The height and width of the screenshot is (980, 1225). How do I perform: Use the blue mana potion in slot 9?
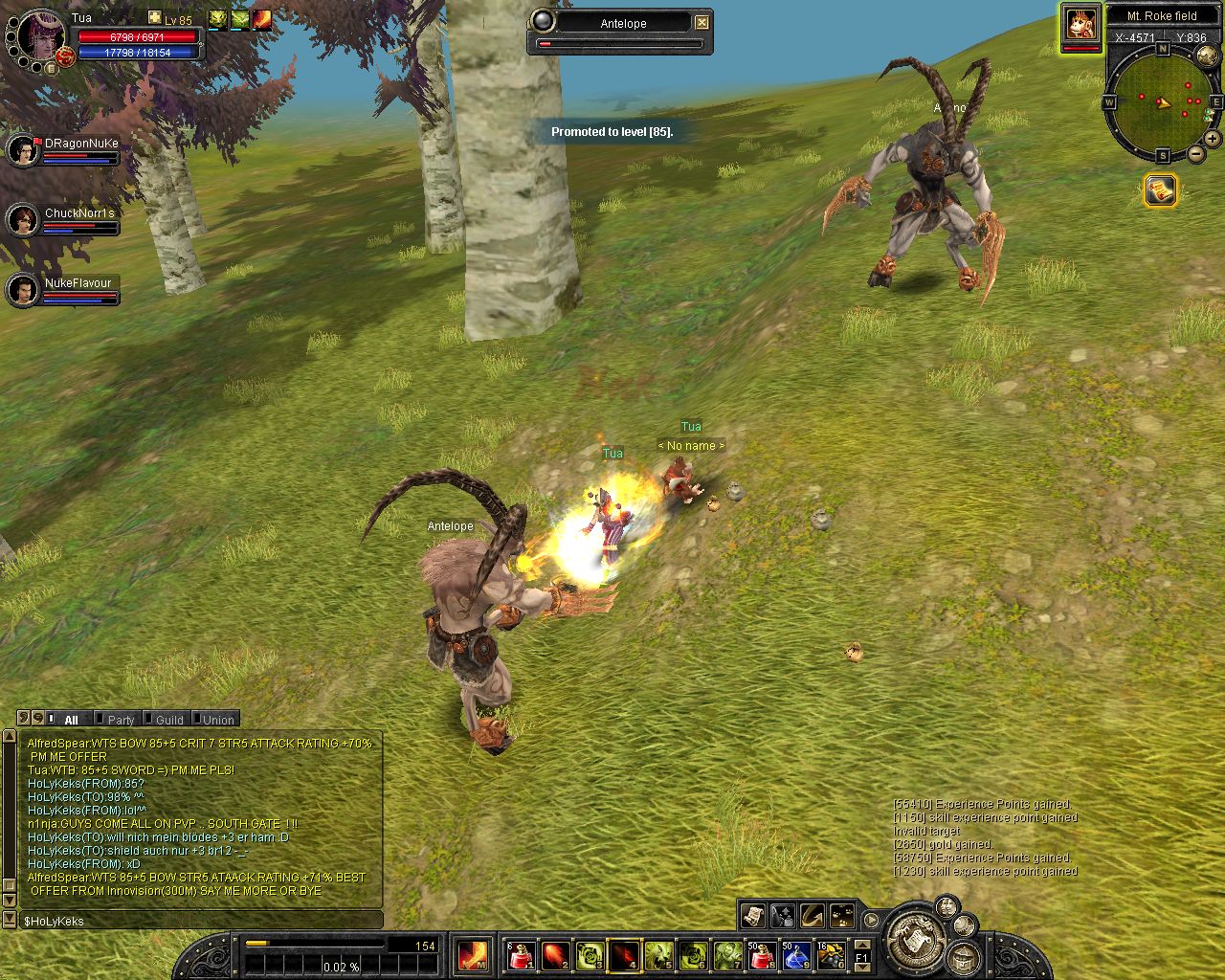796,955
